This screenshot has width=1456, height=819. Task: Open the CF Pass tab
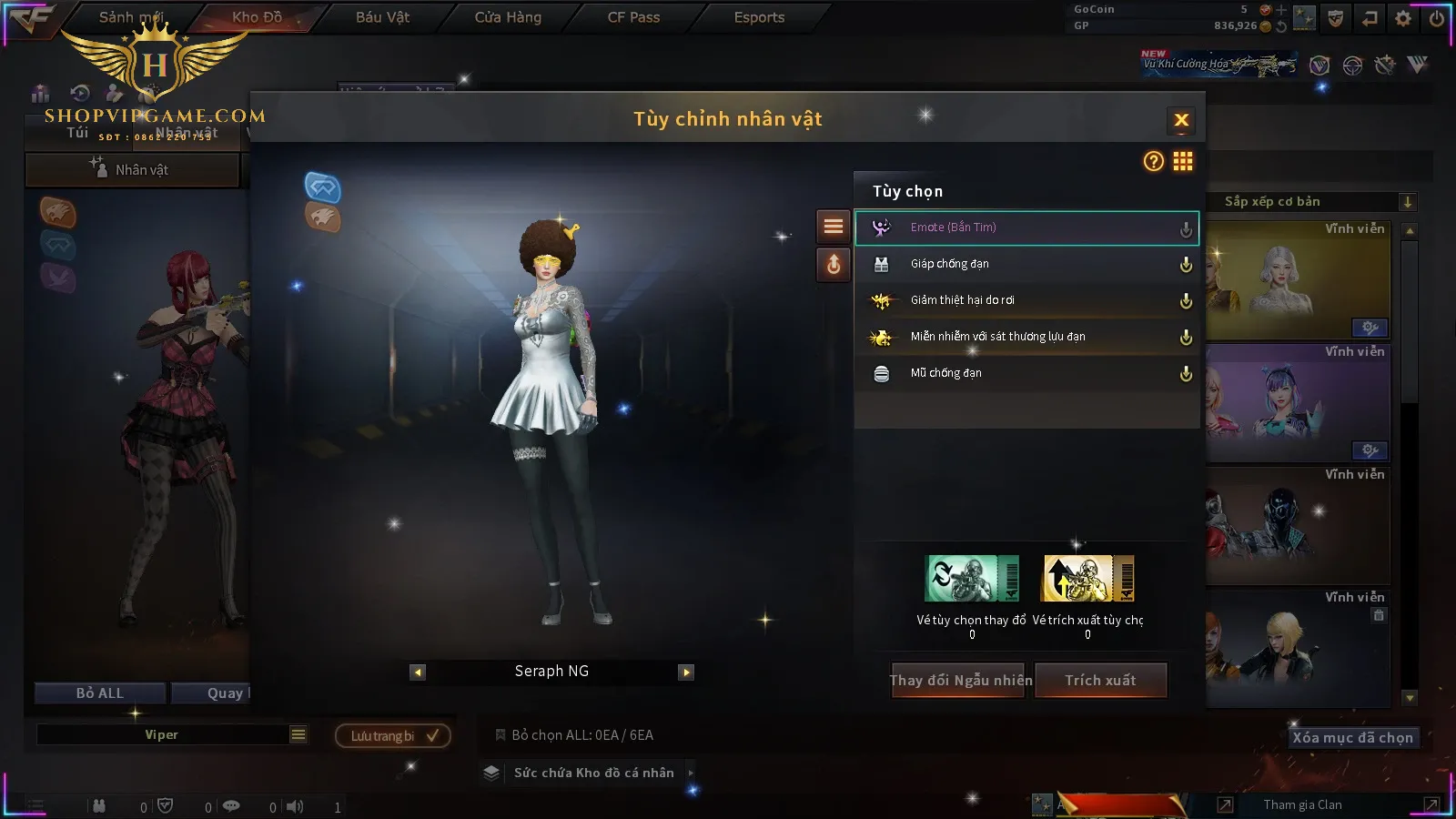633,17
